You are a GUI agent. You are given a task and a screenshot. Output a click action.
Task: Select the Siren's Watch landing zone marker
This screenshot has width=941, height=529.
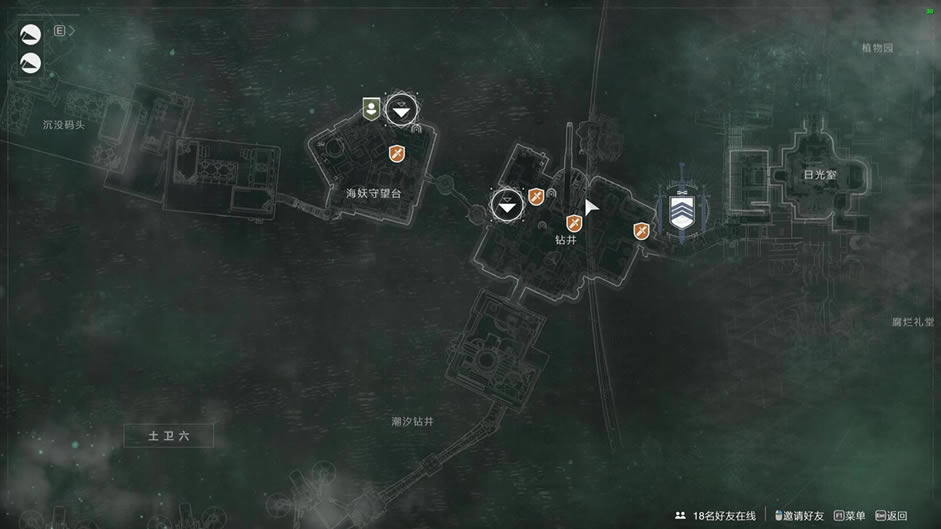coord(401,111)
